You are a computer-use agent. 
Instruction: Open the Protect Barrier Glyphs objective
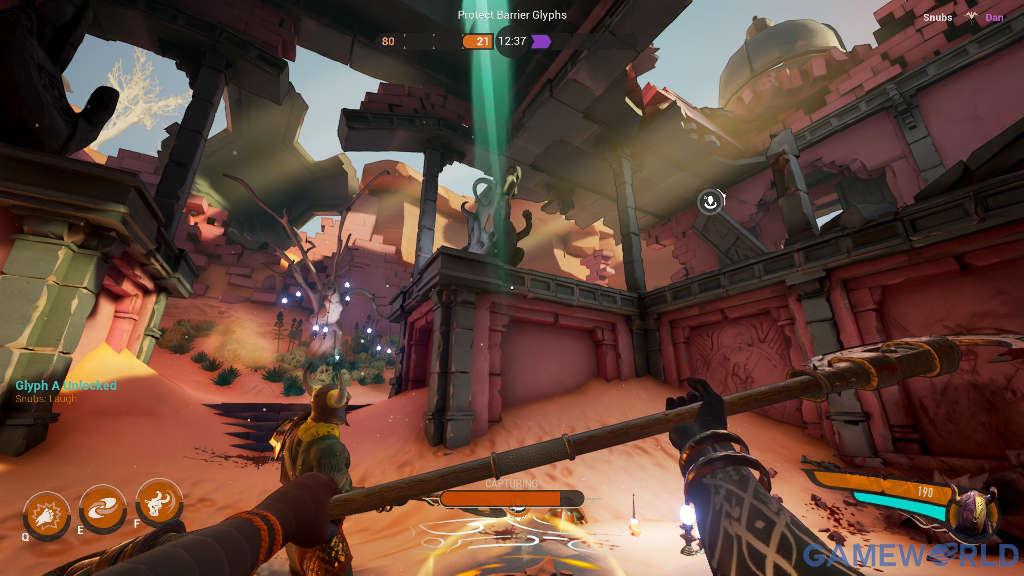(x=511, y=15)
